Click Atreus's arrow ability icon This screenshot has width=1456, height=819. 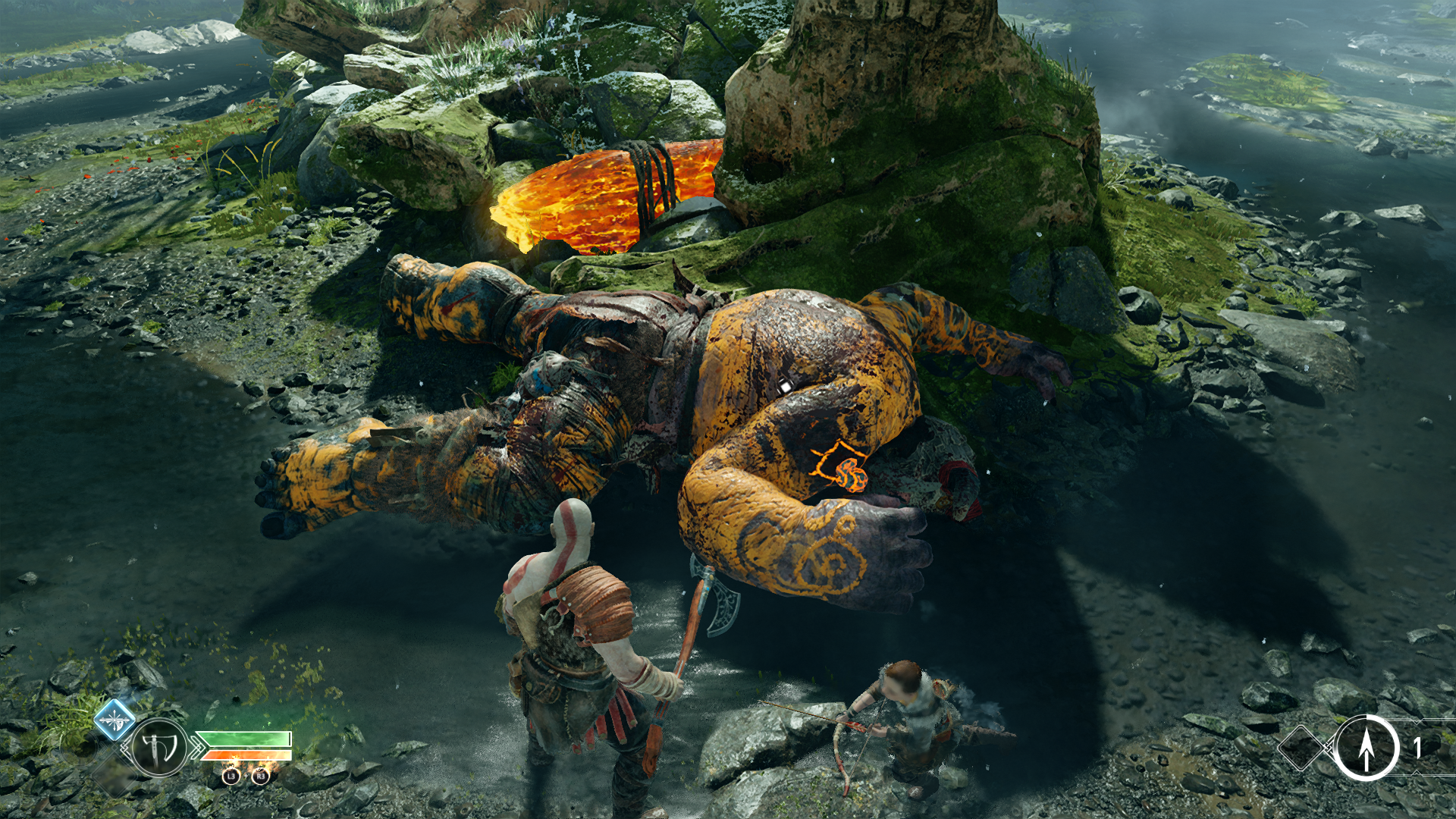pyautogui.click(x=1366, y=748)
